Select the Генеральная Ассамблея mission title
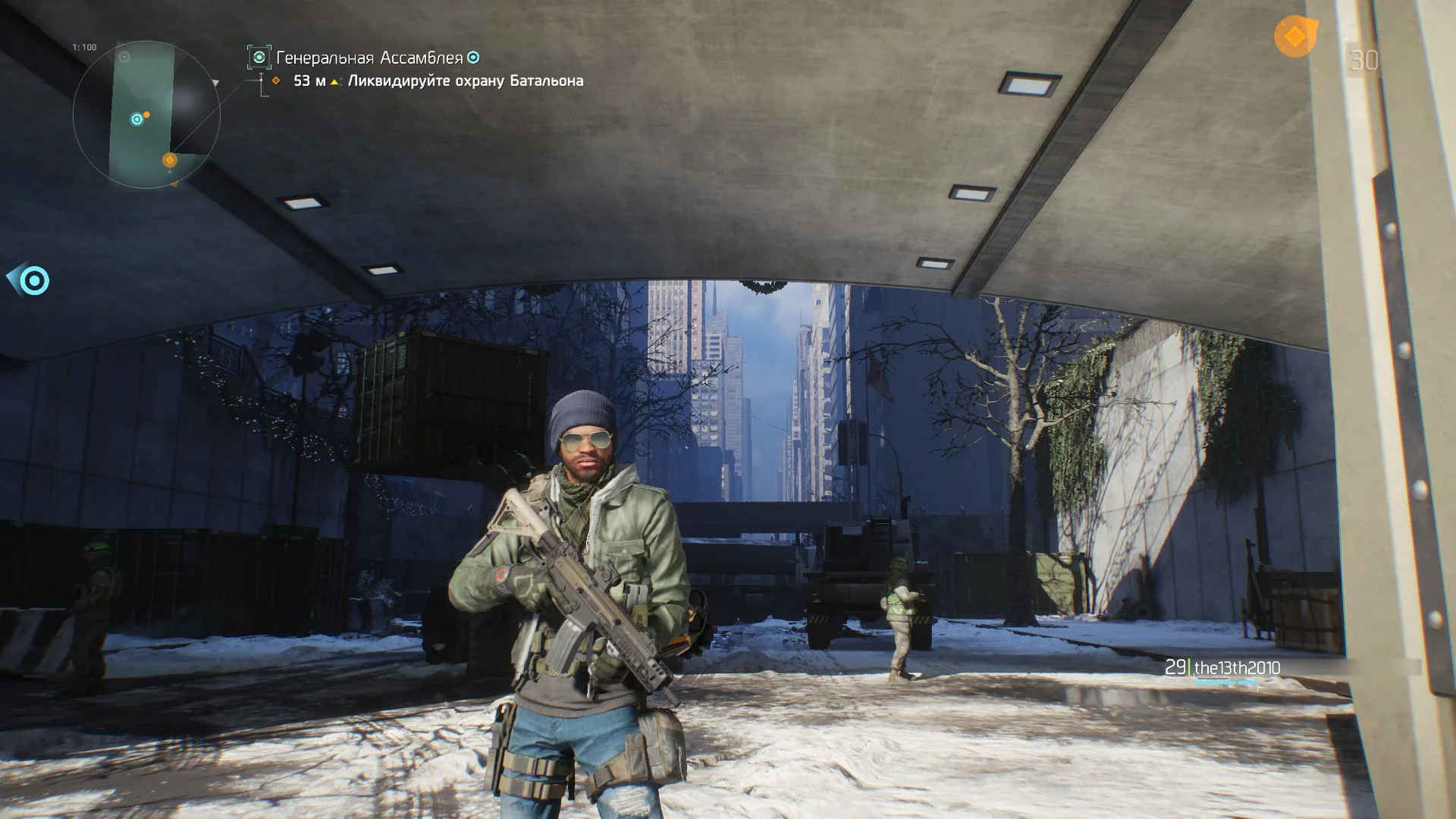Viewport: 1456px width, 819px height. tap(369, 58)
